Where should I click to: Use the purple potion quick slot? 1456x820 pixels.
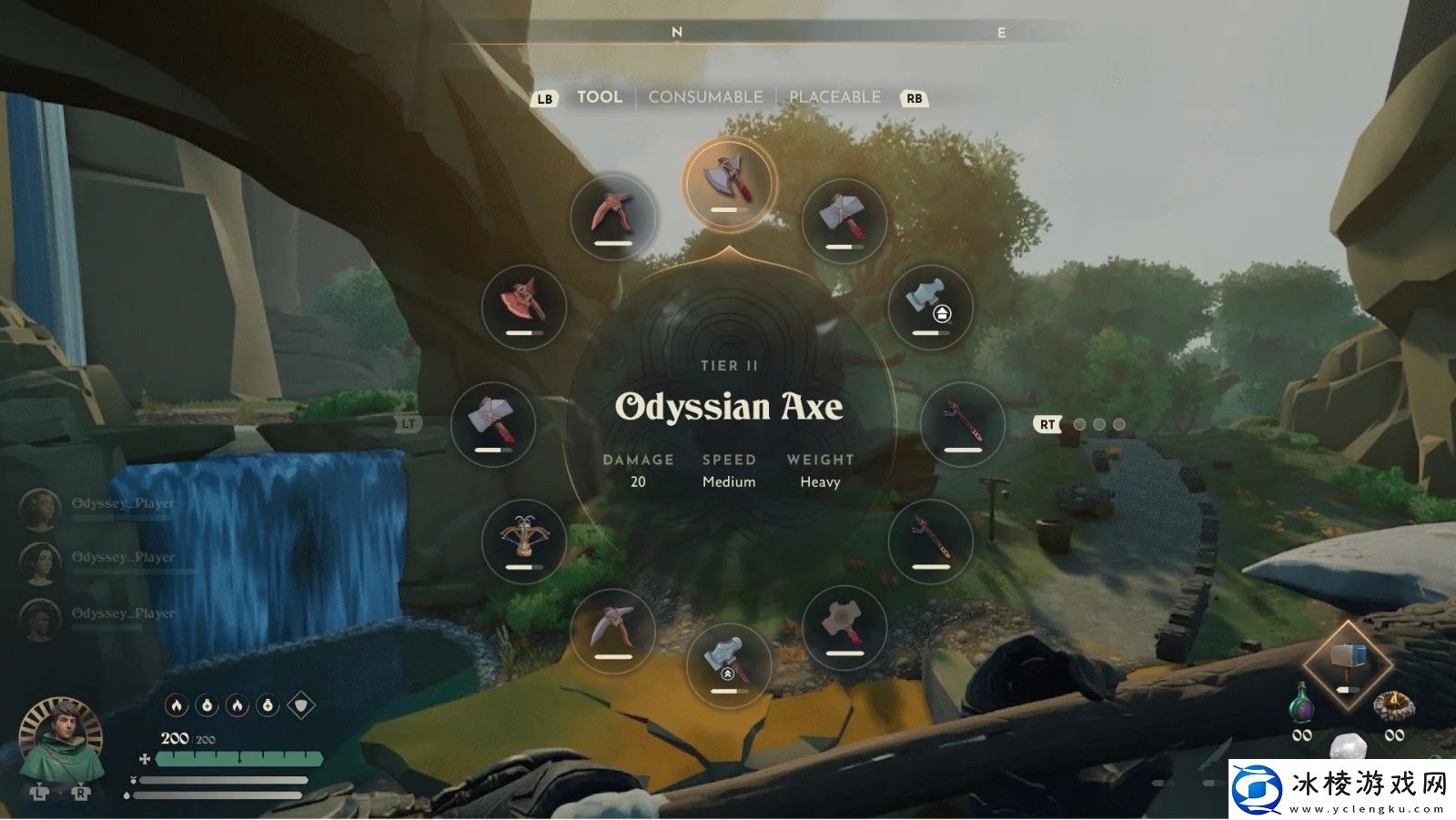1302,705
